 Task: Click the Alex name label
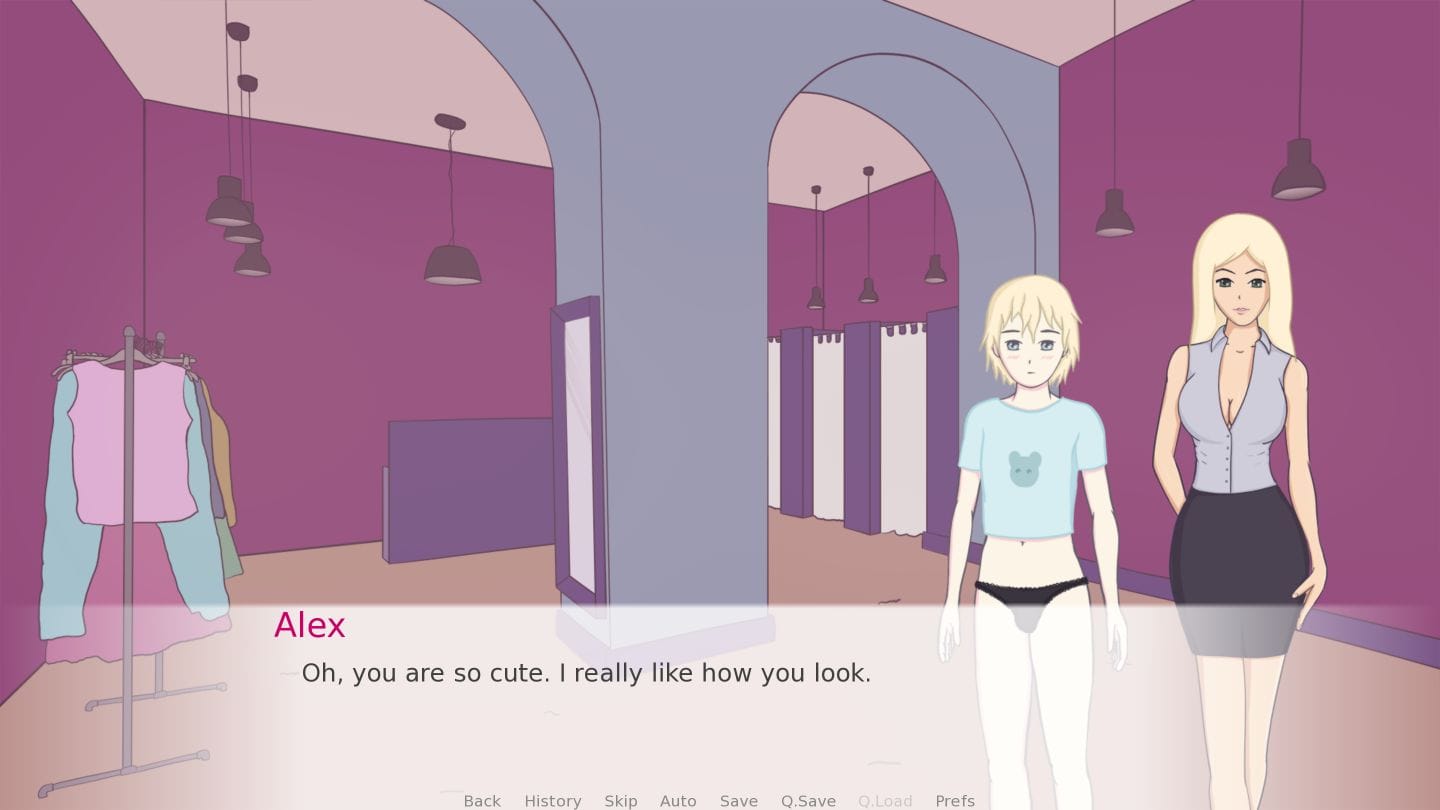pyautogui.click(x=310, y=626)
